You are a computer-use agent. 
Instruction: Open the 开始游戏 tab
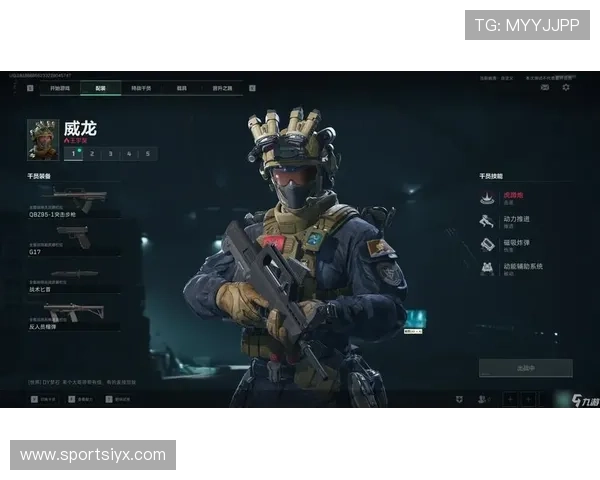pyautogui.click(x=60, y=88)
